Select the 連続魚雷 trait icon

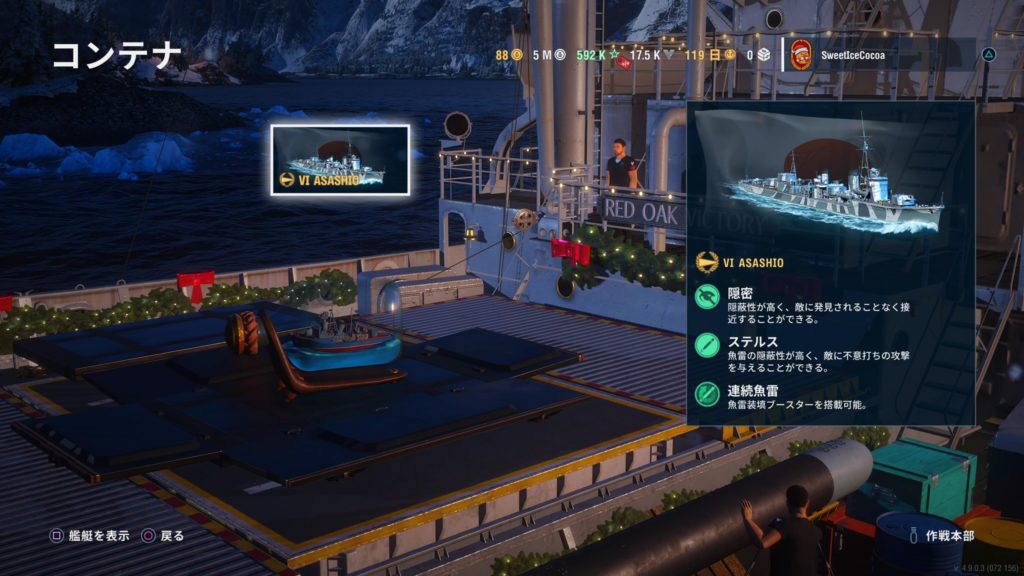coord(709,392)
